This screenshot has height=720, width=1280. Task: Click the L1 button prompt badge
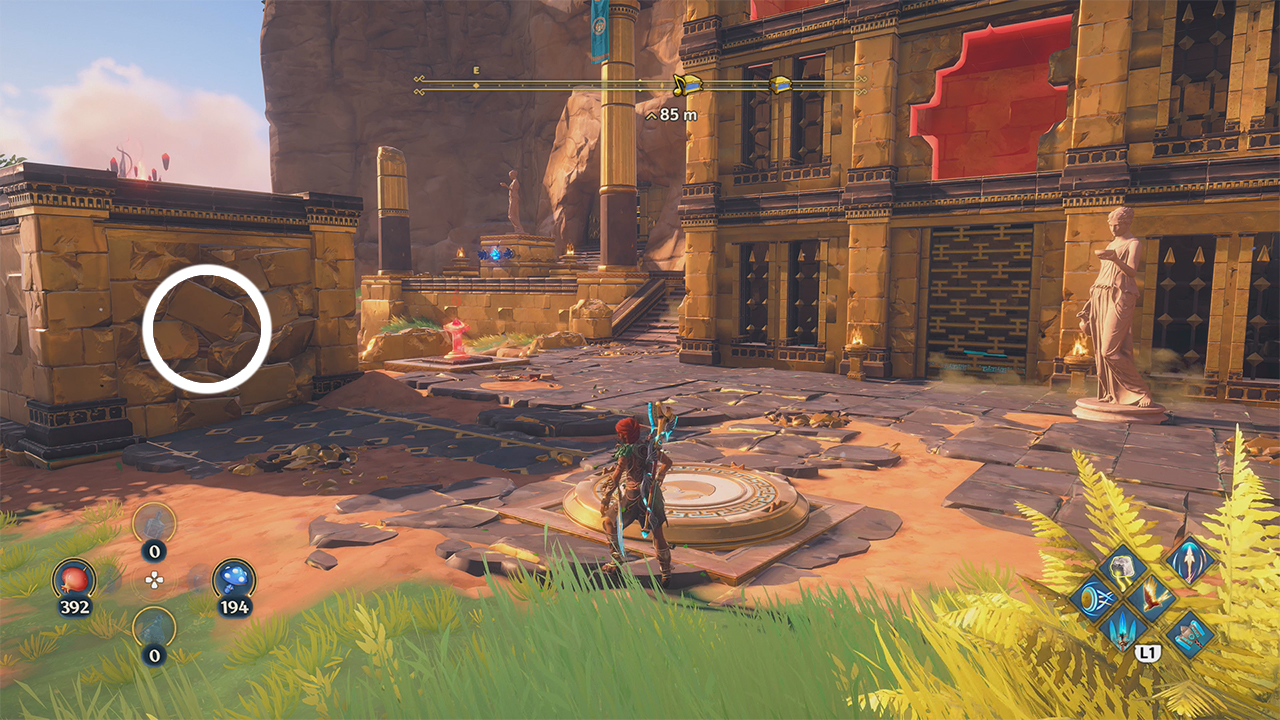tap(1148, 652)
